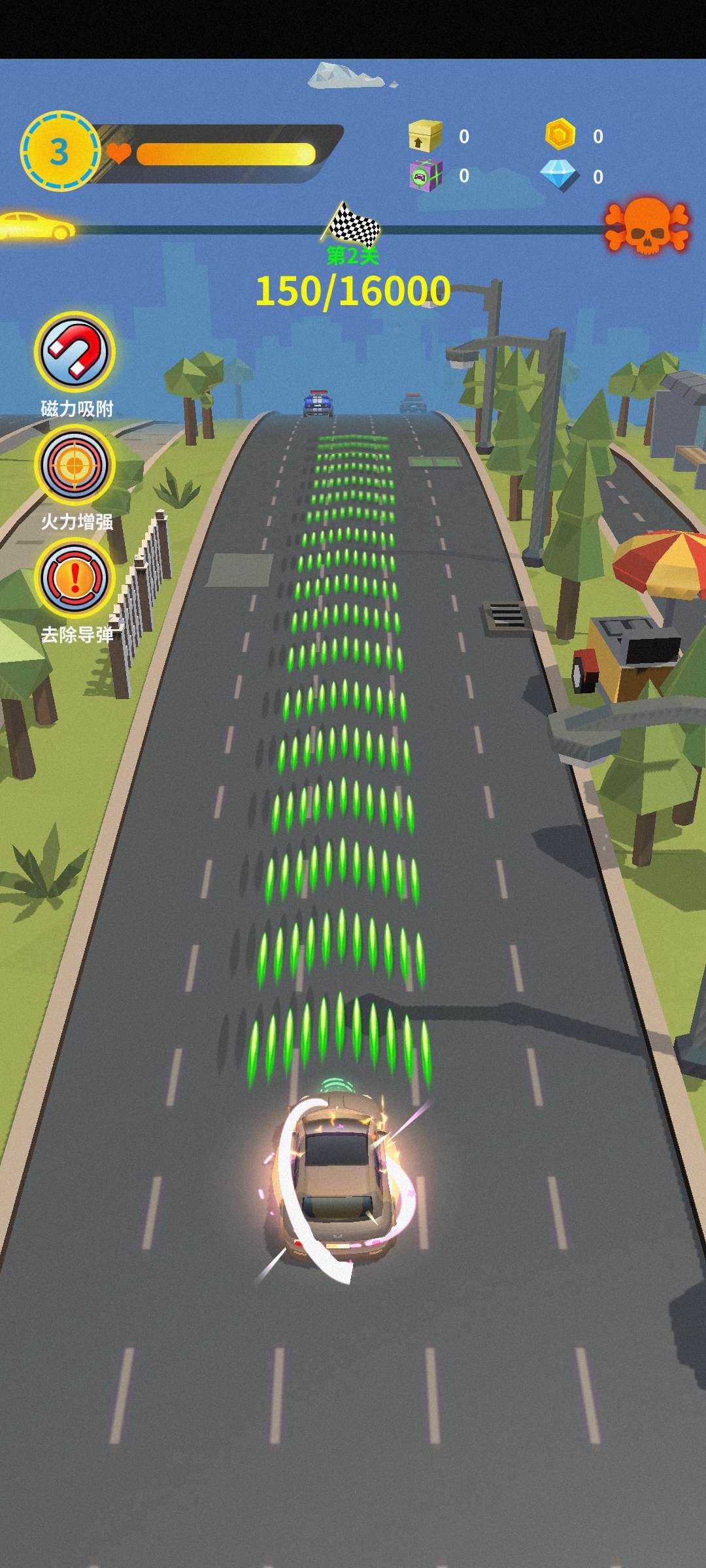This screenshot has width=706, height=1568.
Task: Trigger the 去除导弹 missile removal skill
Action: 75,578
